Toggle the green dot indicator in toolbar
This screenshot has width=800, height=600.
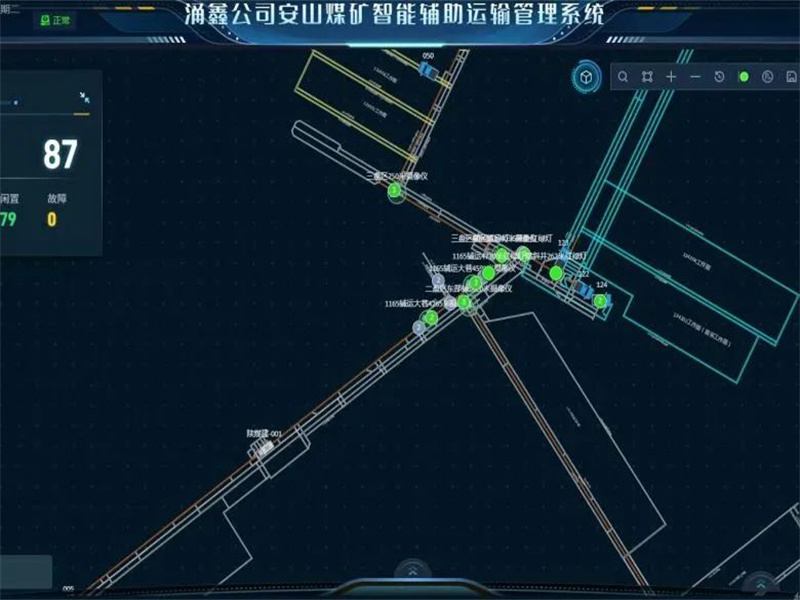743,77
